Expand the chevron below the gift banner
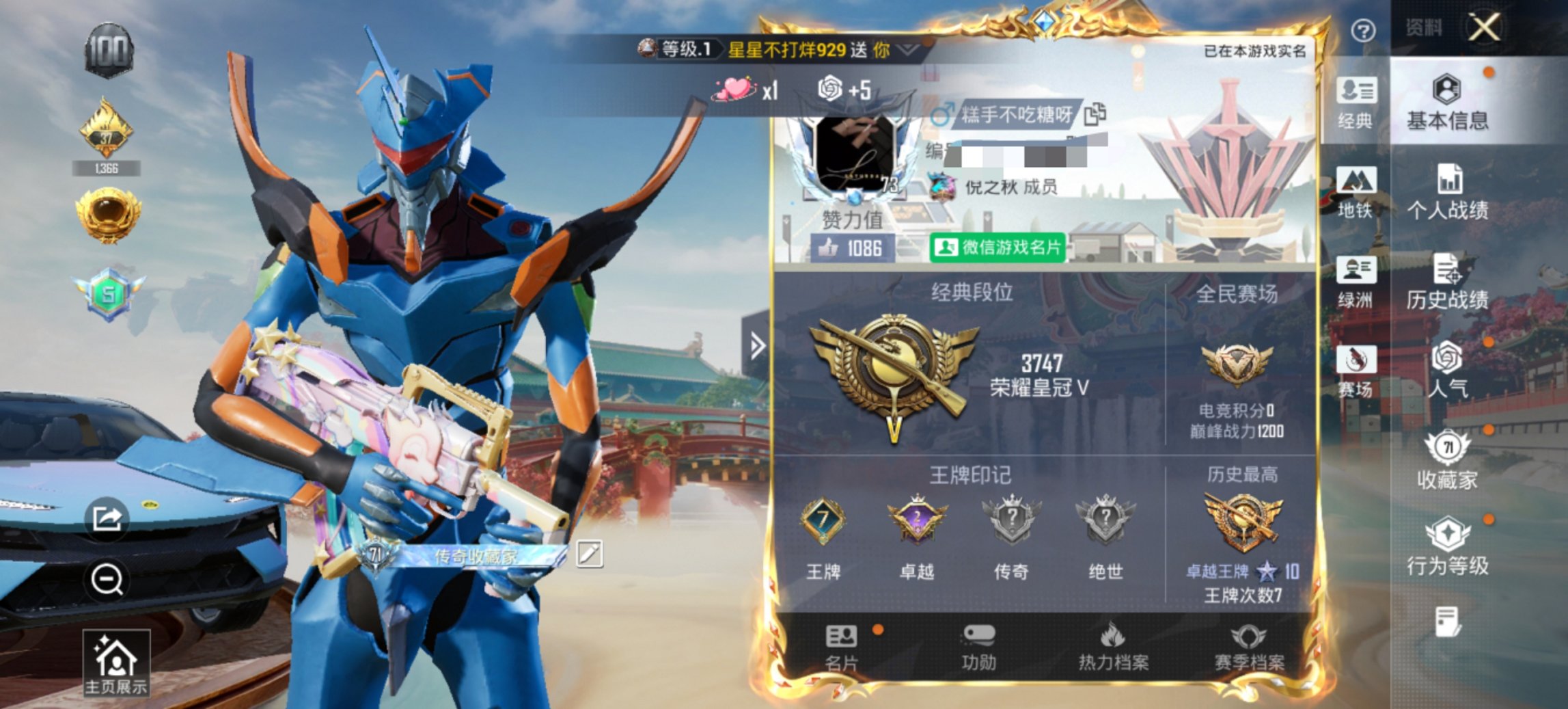 coord(909,49)
